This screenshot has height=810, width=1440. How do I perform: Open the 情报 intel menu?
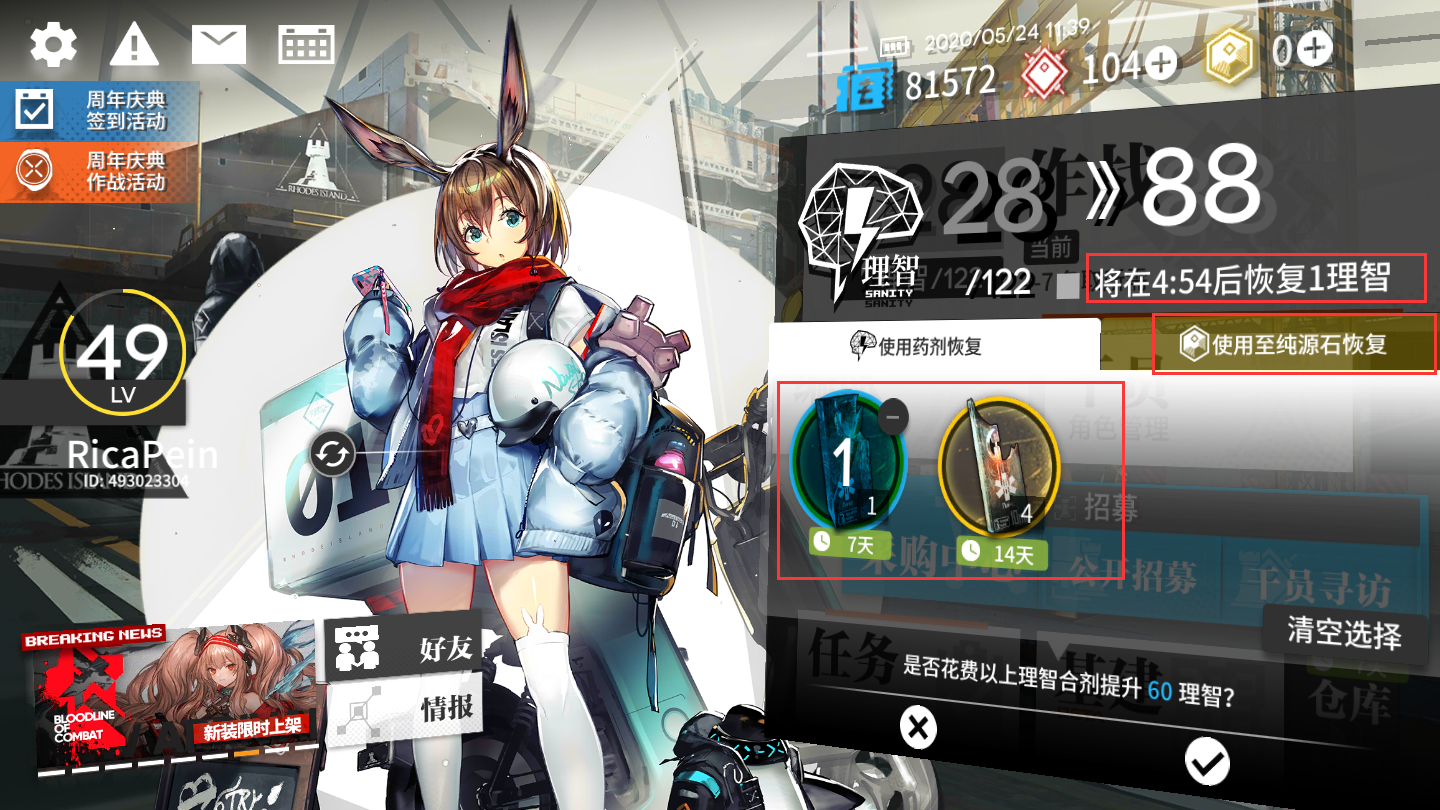pos(405,708)
